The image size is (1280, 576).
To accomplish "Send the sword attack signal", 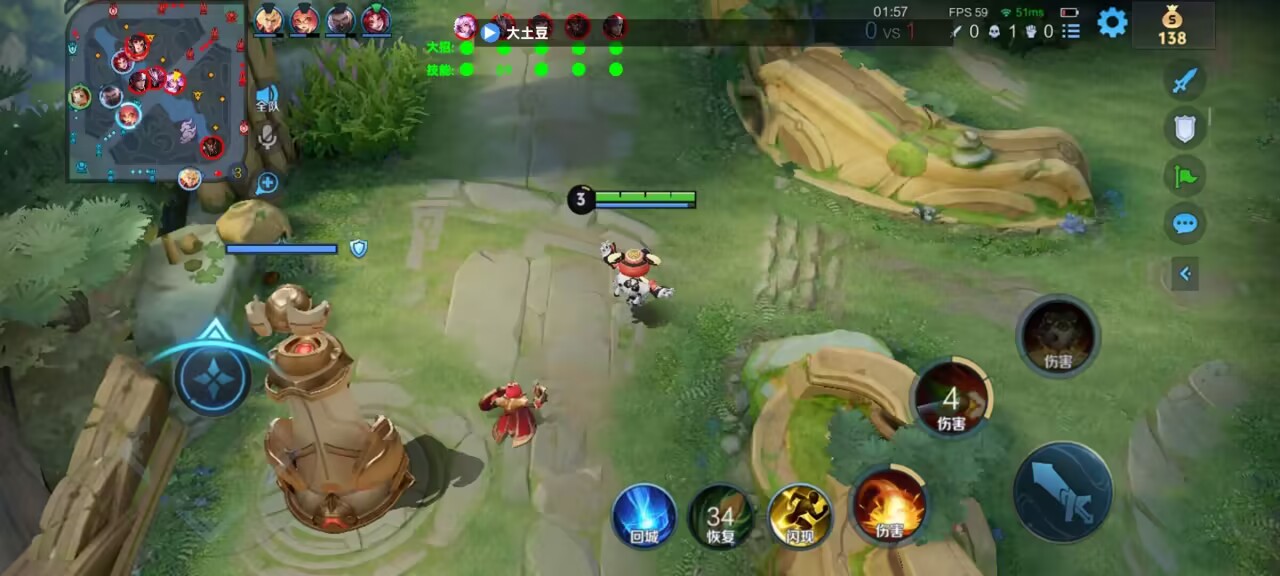I will click(1185, 80).
